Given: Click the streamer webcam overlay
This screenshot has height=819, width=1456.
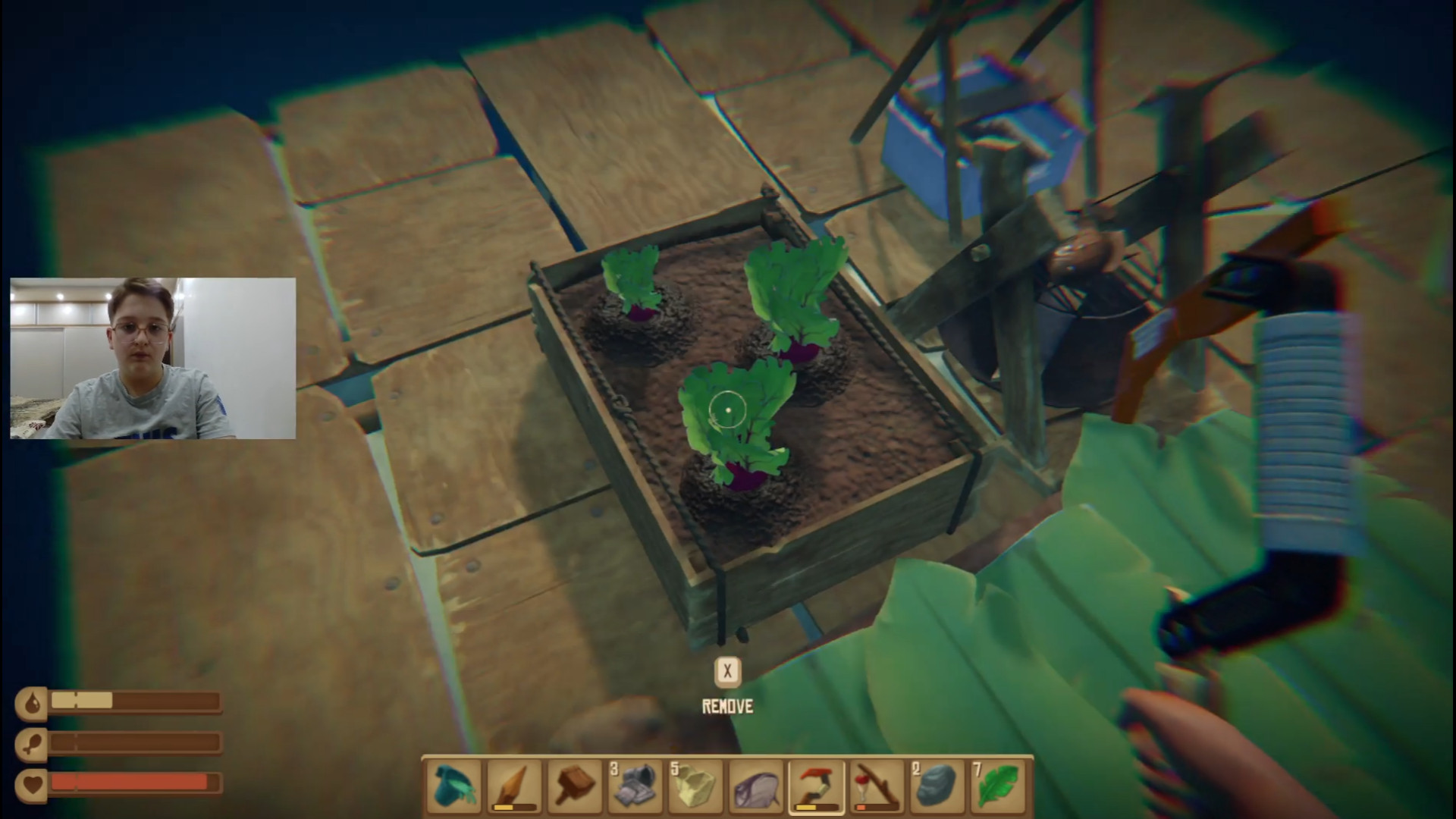Looking at the screenshot, I should coord(152,358).
